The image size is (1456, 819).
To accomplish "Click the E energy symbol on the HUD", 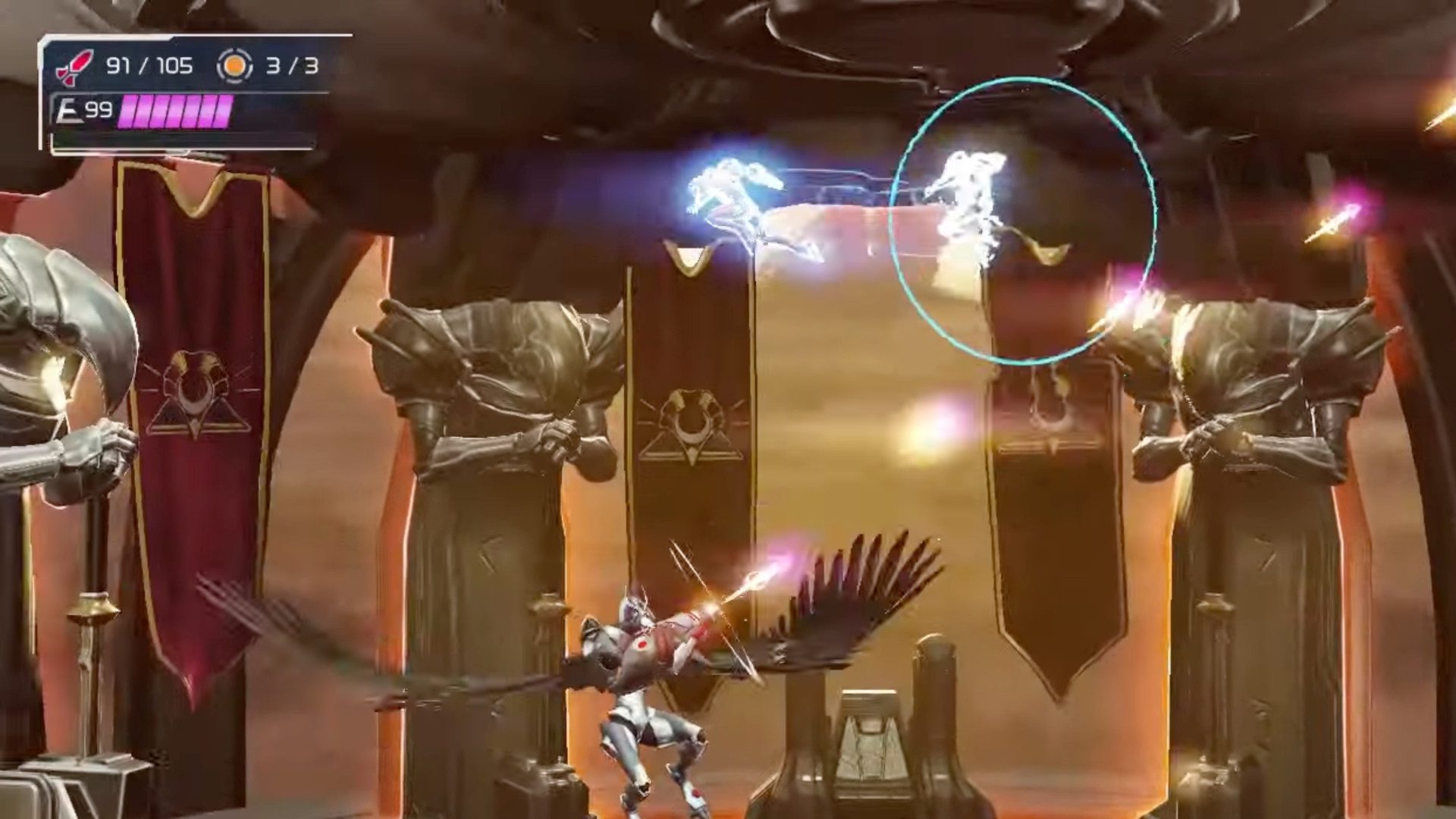I will [69, 111].
